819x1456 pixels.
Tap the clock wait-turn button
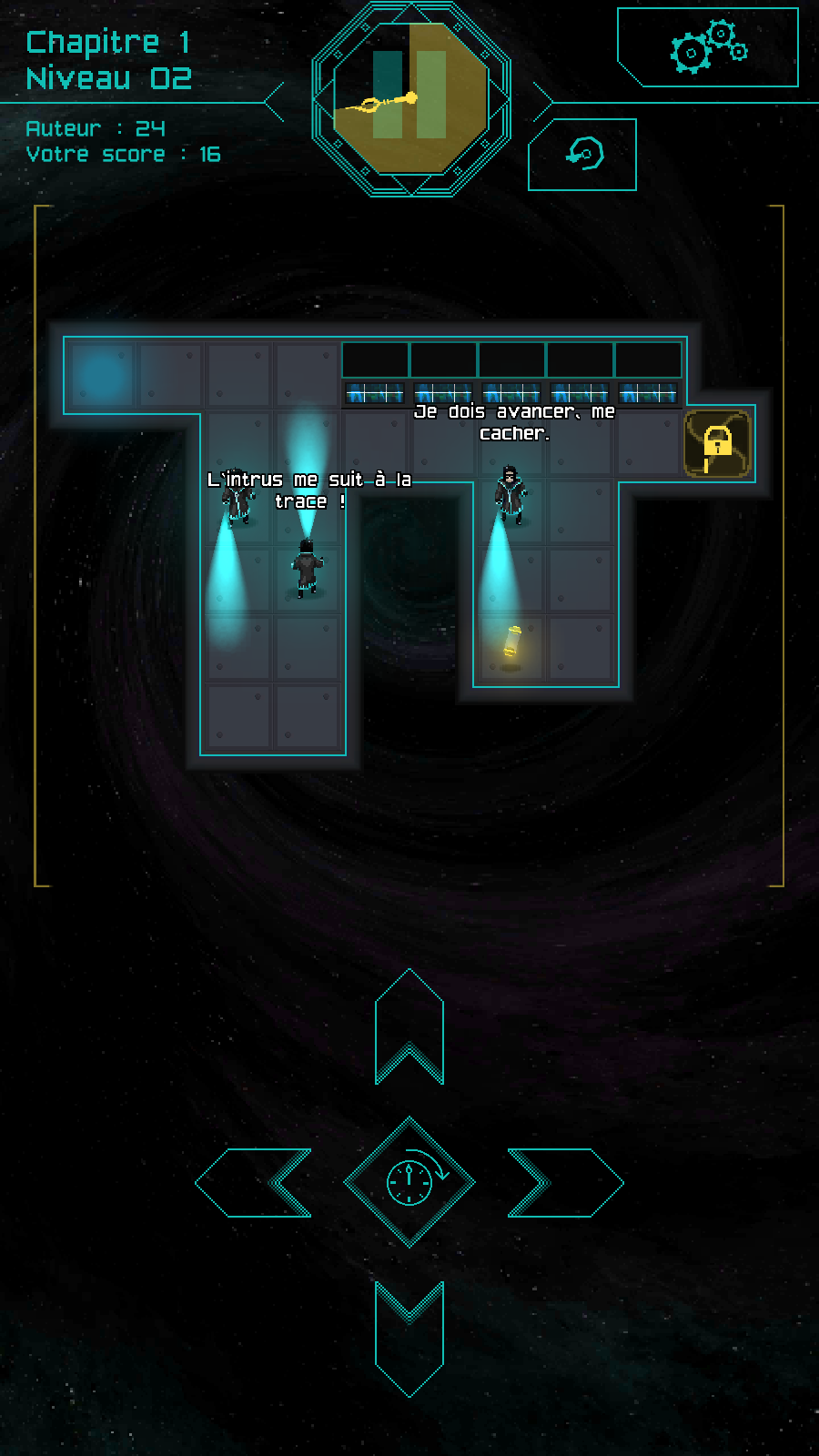tap(409, 1182)
